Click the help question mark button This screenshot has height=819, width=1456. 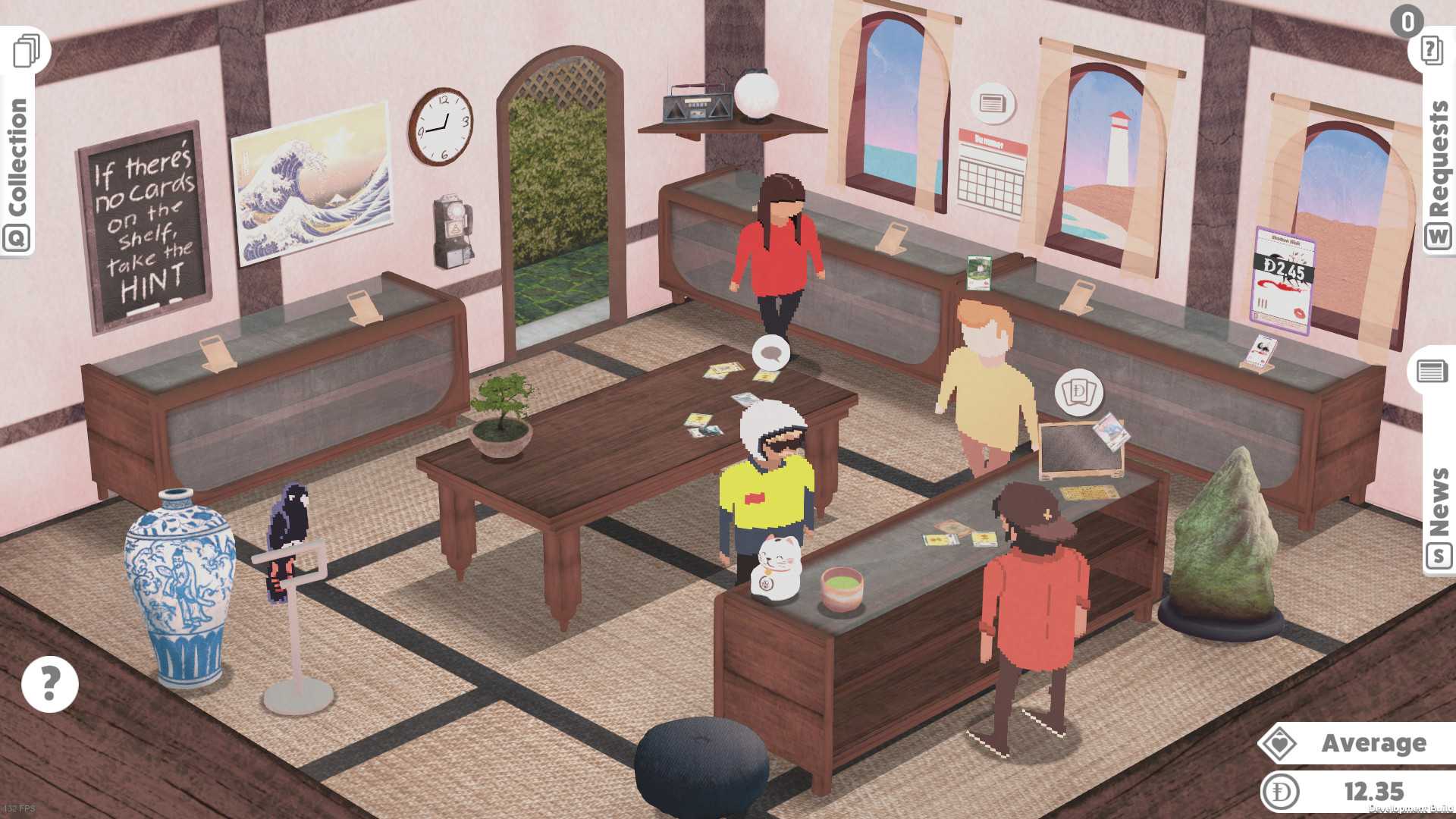49,683
